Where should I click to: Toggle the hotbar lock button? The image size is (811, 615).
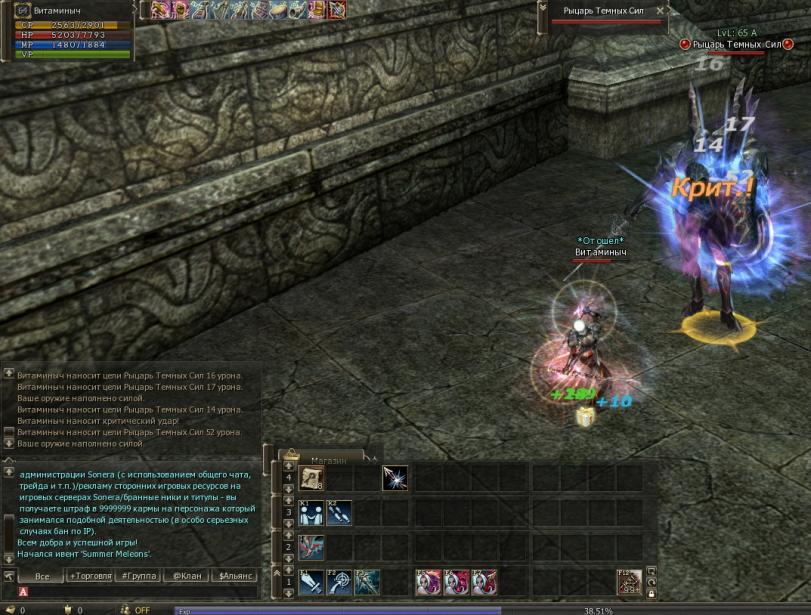pyautogui.click(x=652, y=594)
